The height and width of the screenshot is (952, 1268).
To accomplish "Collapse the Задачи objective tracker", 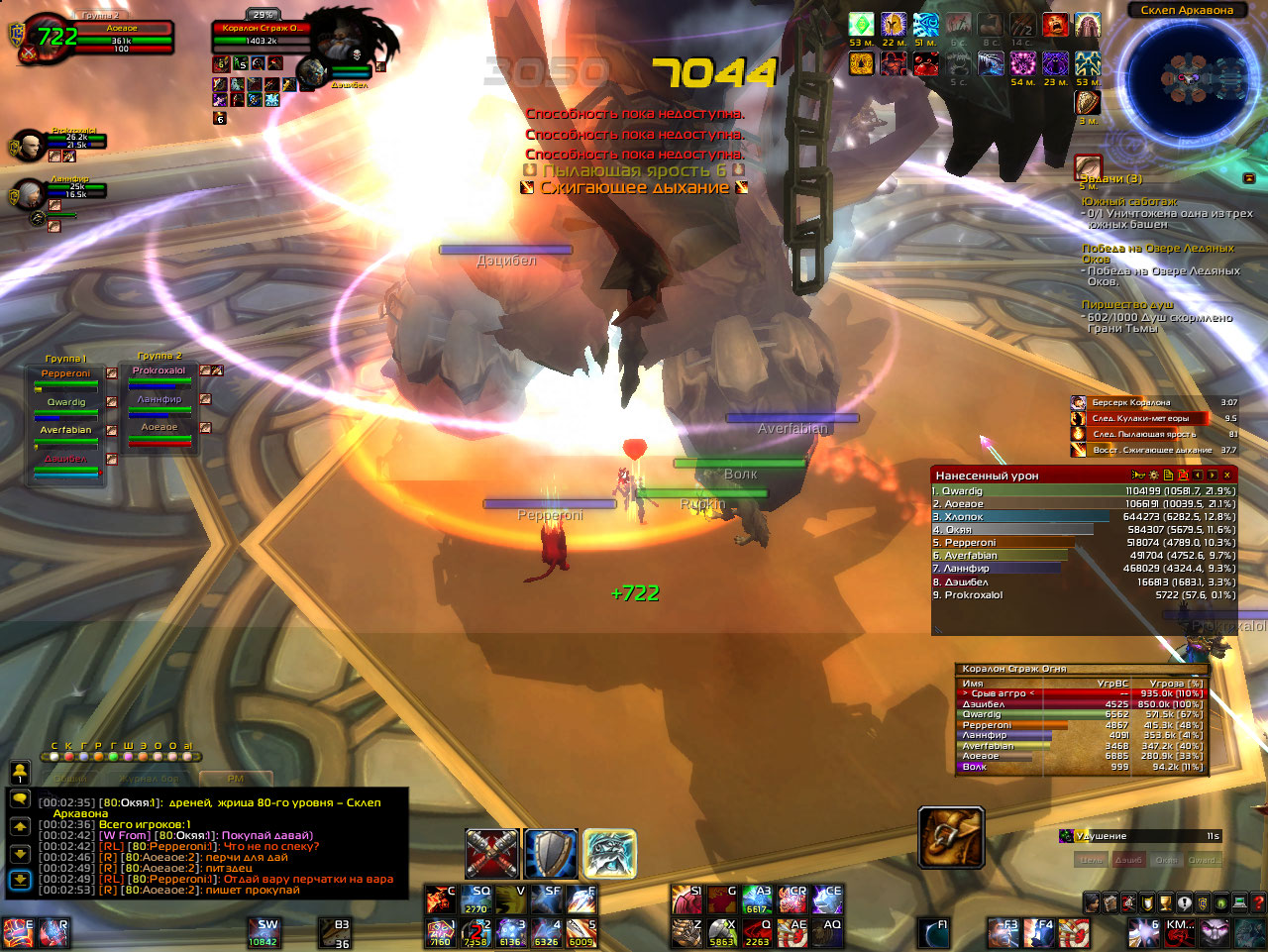I will (x=1249, y=178).
